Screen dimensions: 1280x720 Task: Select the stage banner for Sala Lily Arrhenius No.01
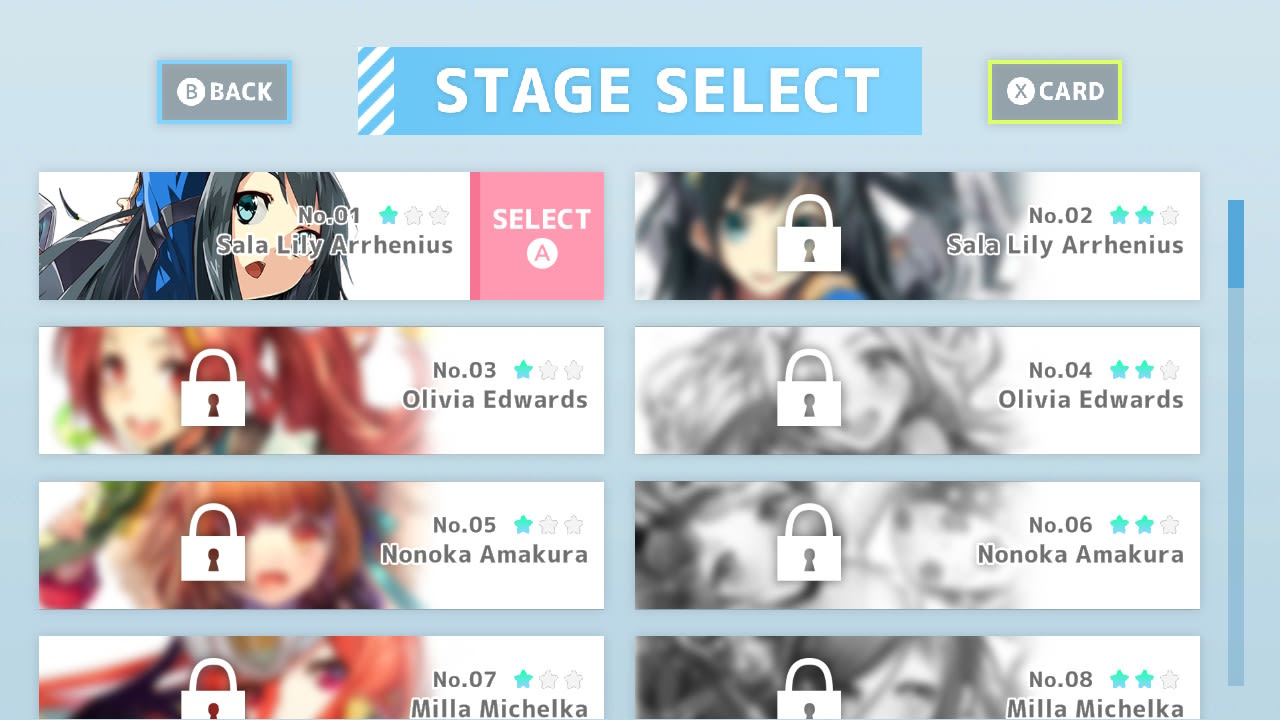(250, 235)
